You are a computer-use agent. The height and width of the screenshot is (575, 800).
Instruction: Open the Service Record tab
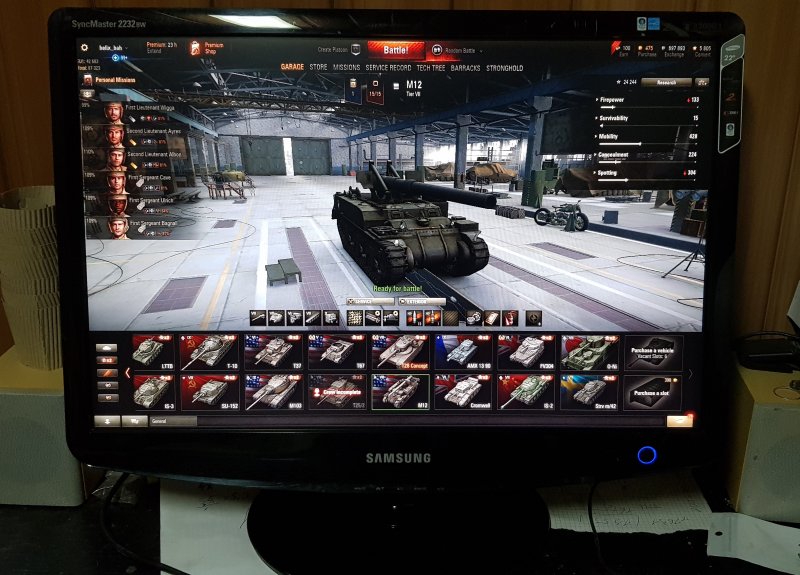(388, 68)
